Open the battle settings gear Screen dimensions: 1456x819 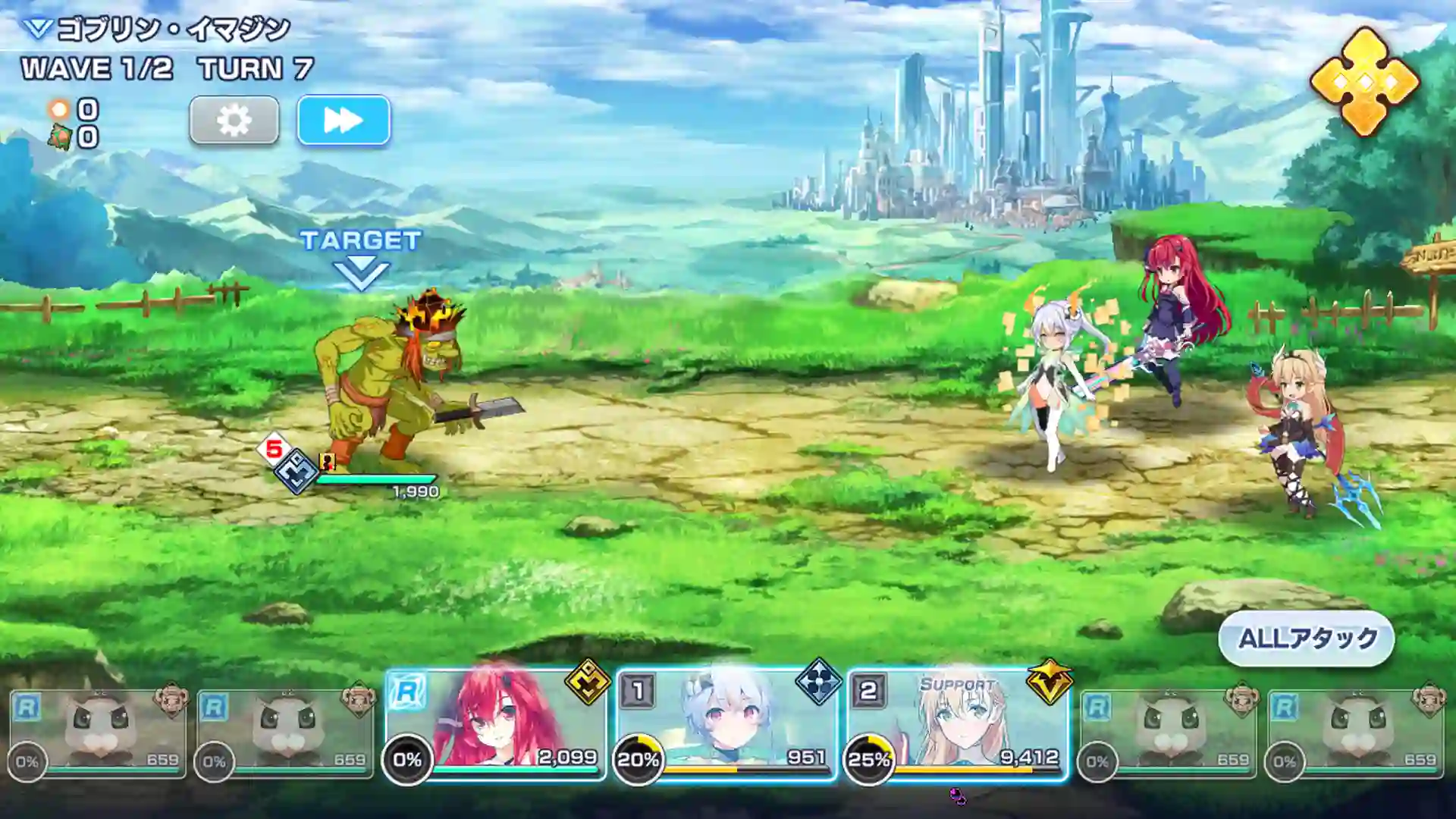[234, 121]
